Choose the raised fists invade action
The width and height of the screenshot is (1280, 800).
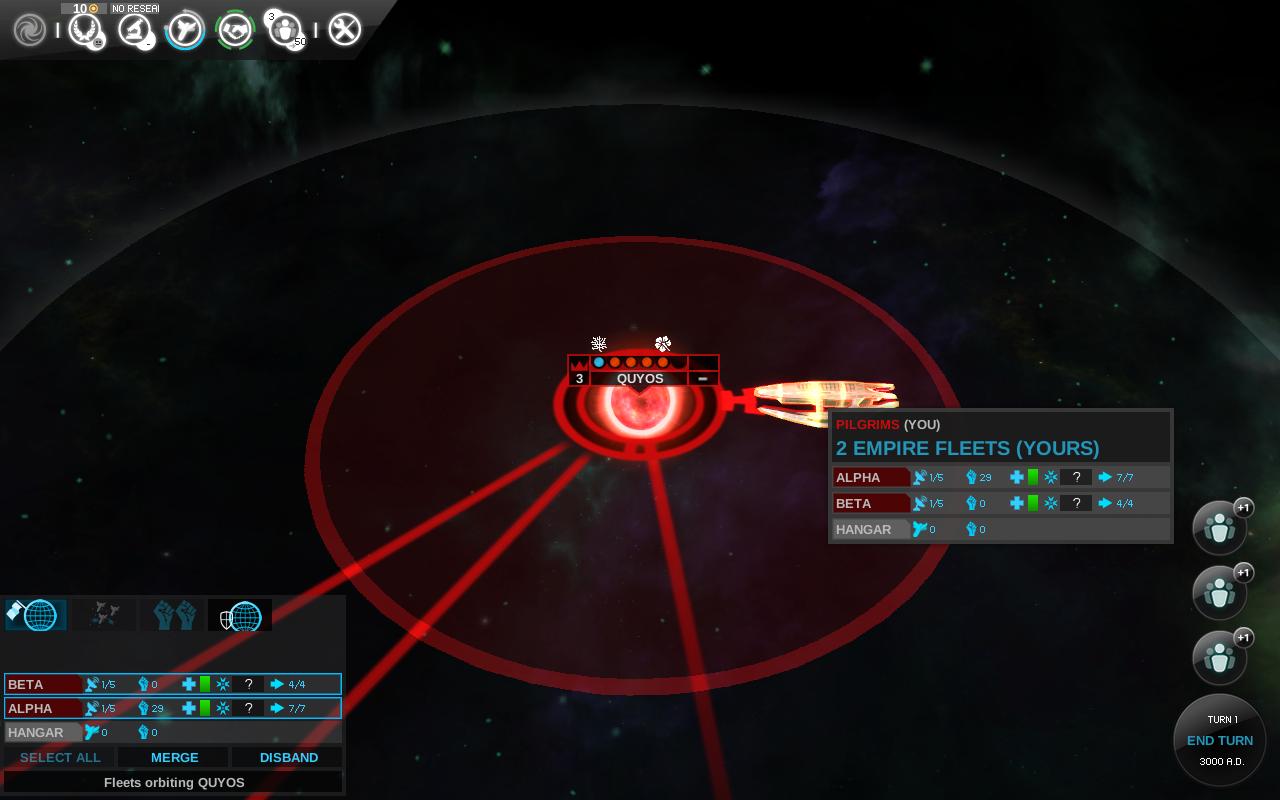point(174,615)
